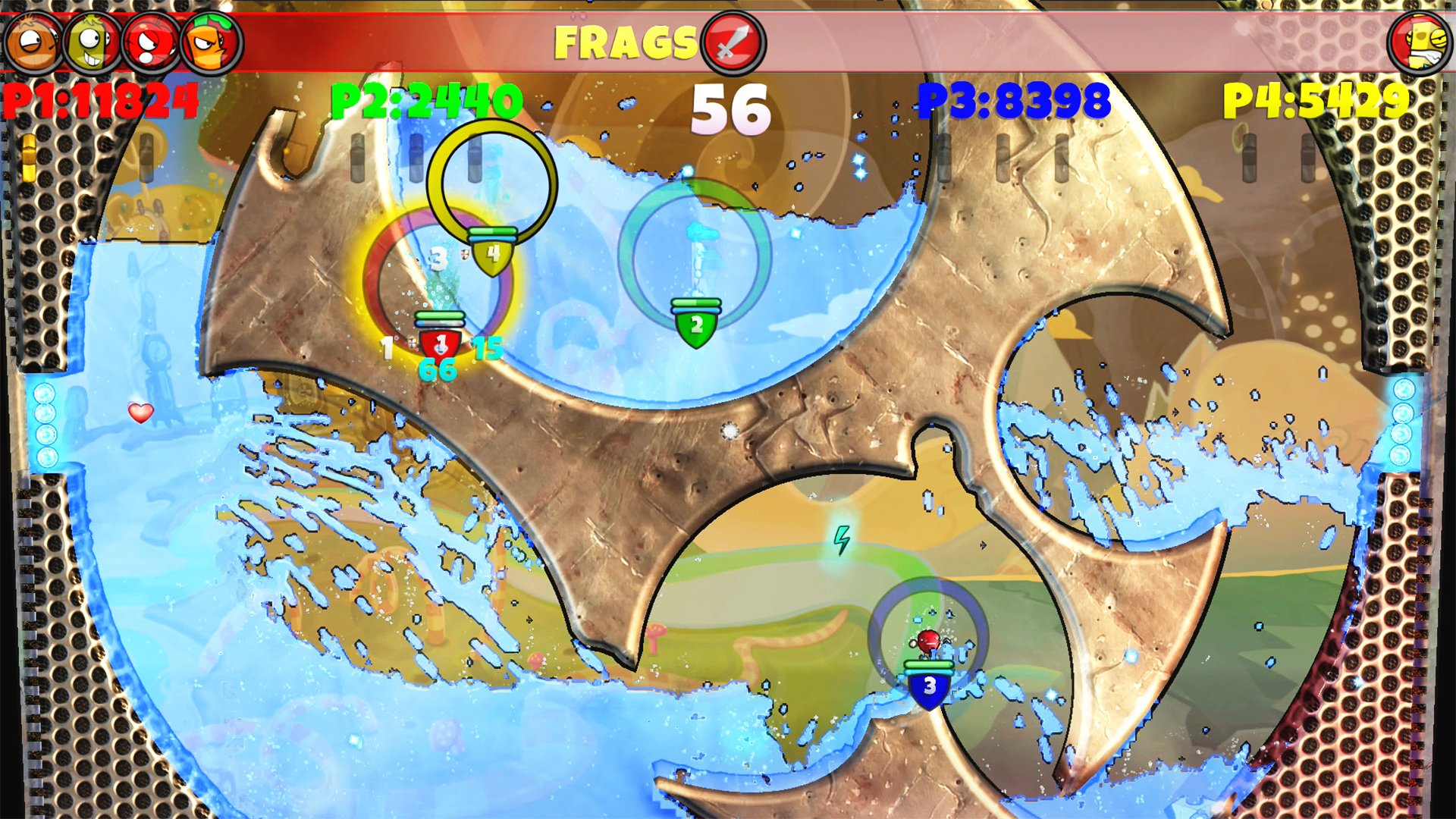Click the P1:11824 score label
1456x819 pixels.
click(x=99, y=98)
